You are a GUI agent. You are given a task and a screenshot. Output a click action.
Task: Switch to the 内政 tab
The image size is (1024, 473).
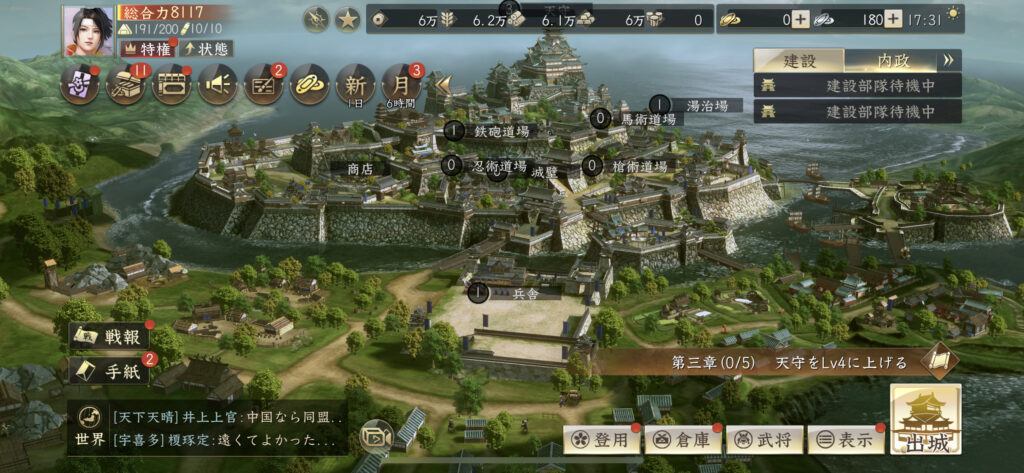[x=893, y=60]
